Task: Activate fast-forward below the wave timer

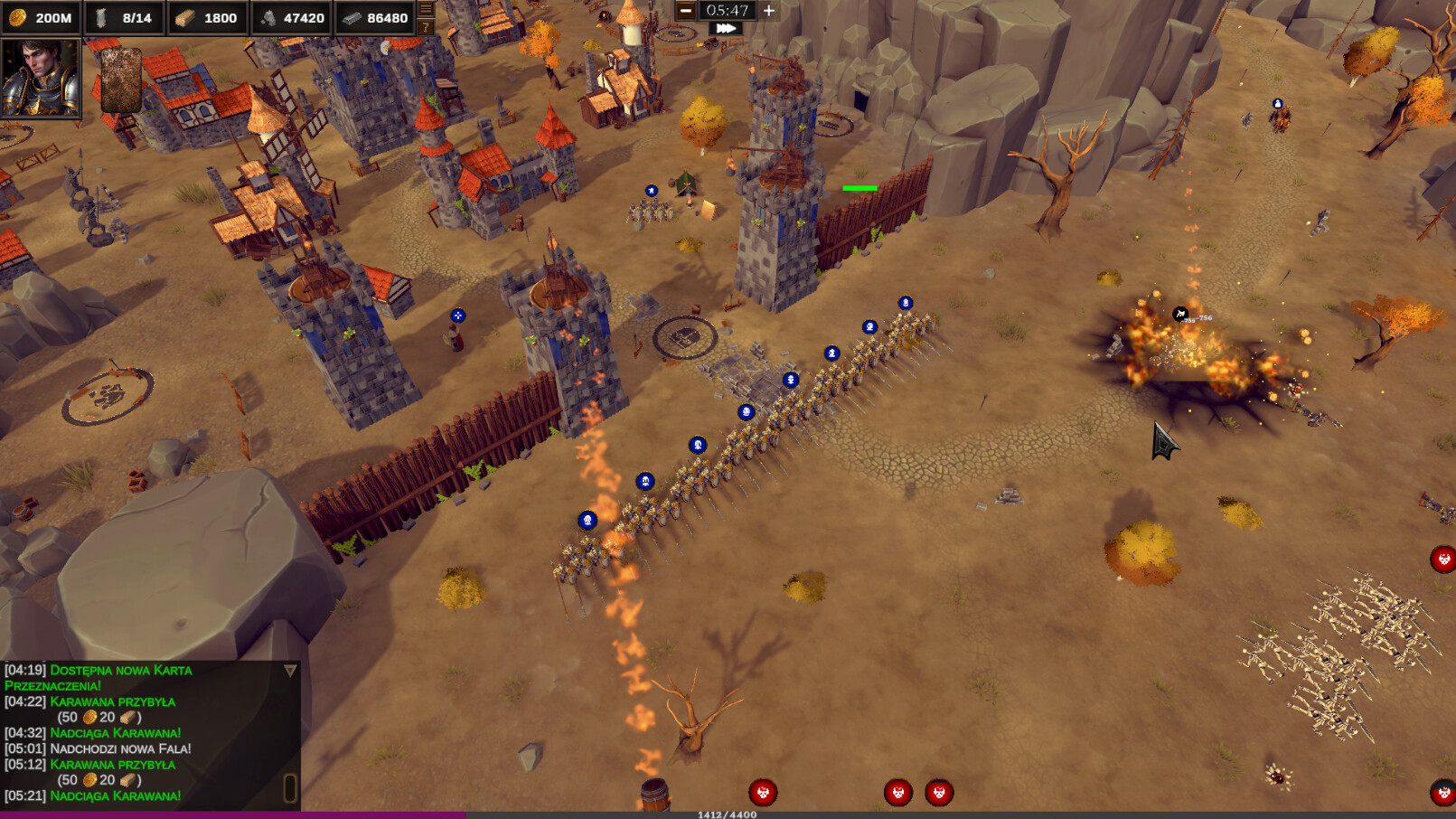Action: 727,29
